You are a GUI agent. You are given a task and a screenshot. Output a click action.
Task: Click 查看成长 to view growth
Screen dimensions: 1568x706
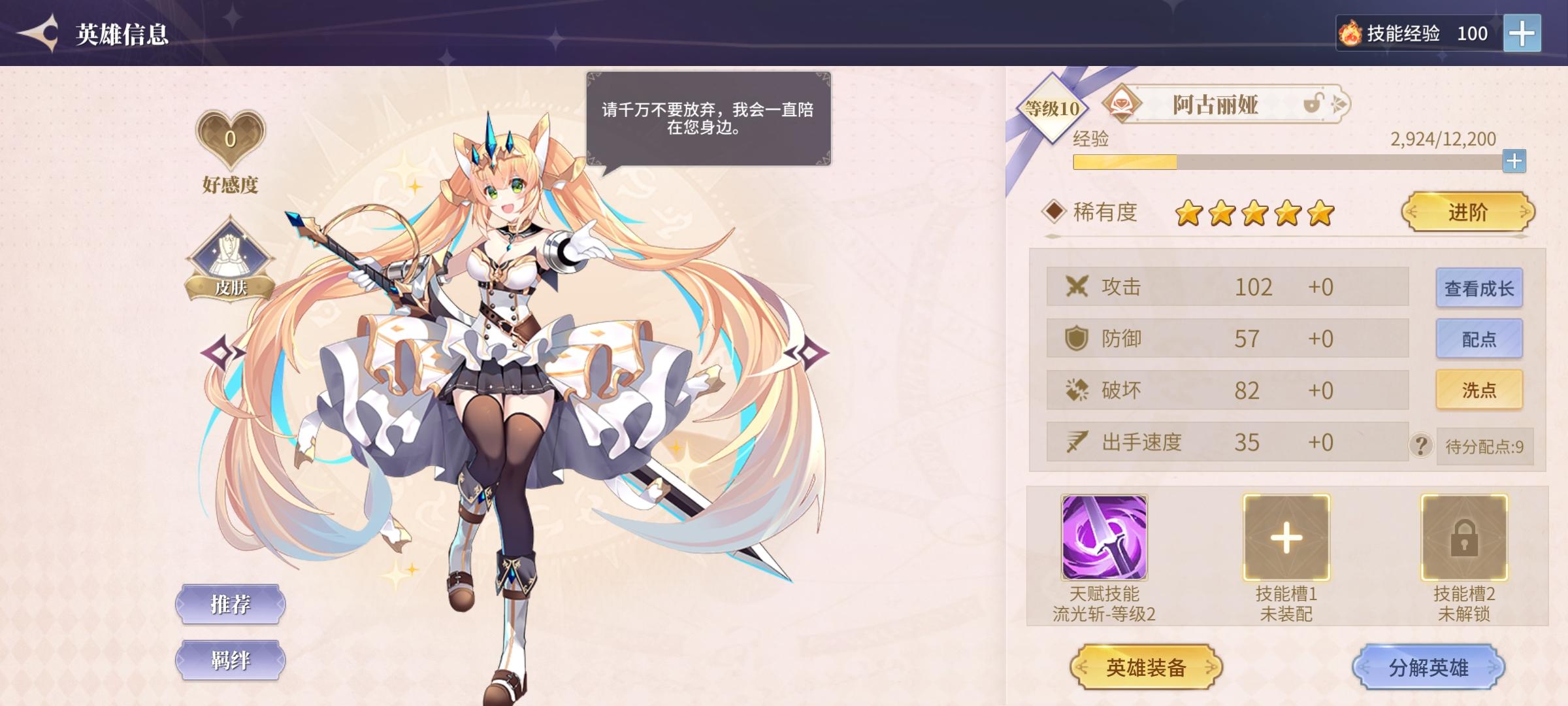coord(1478,286)
